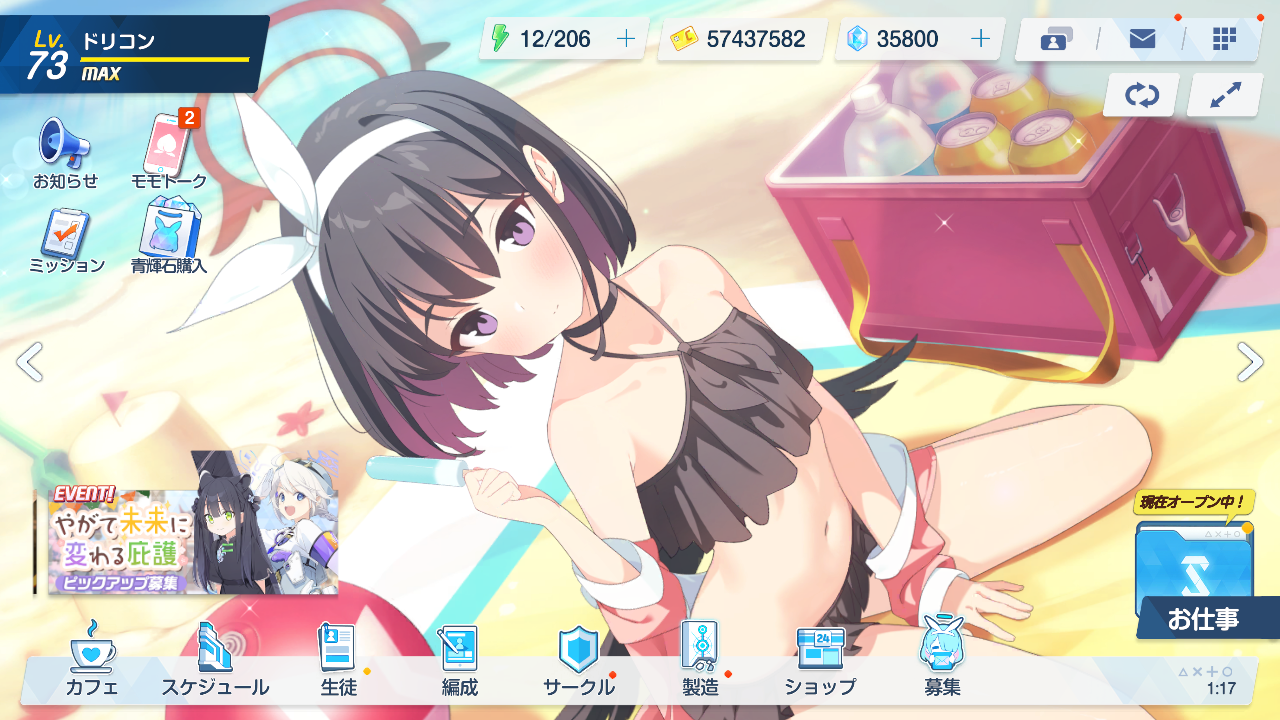Expand the lobby view to fullscreen
This screenshot has height=720, width=1280.
tap(1224, 95)
